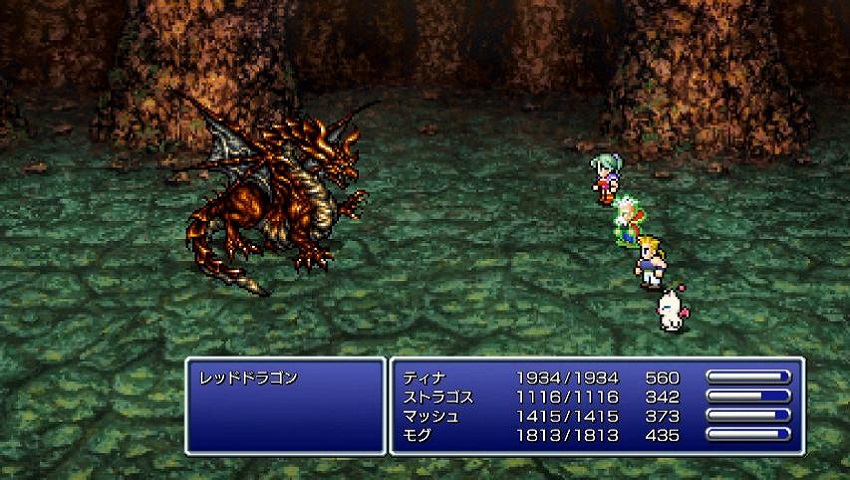The image size is (850, 480).
Task: Select ストラゴス in the party list
Action: [438, 397]
